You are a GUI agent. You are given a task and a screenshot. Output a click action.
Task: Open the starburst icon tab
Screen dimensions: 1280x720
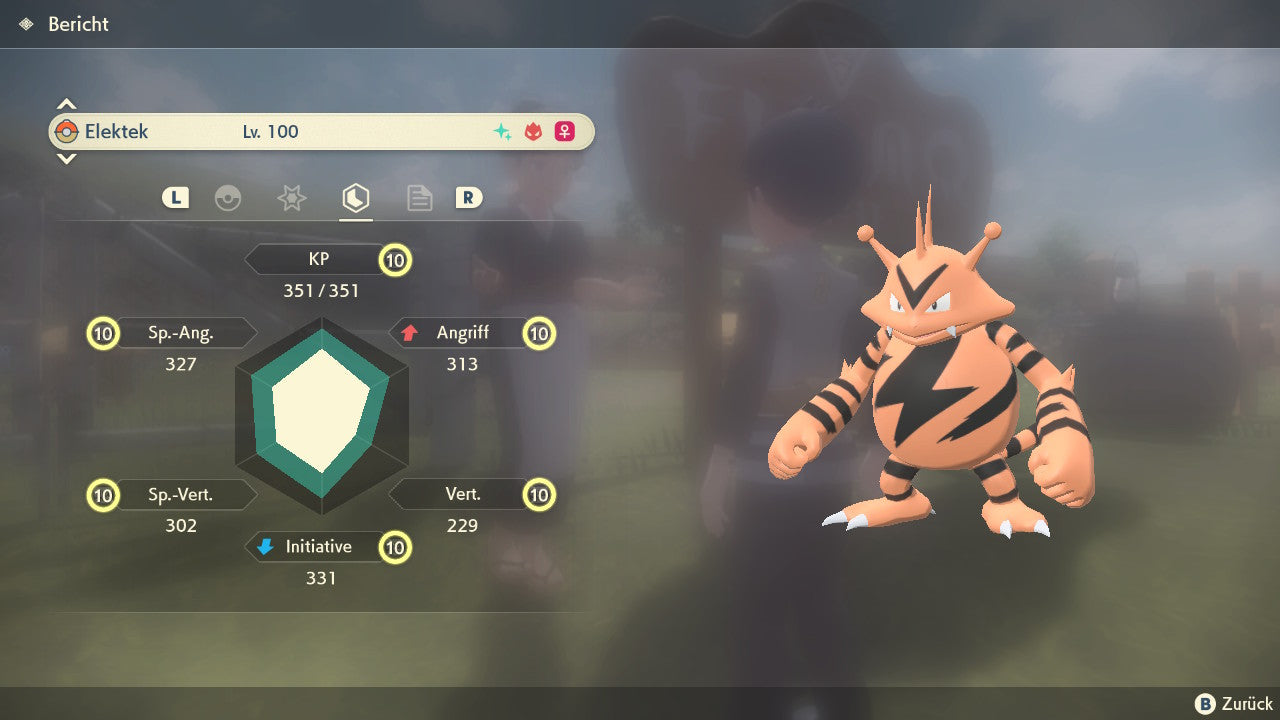click(291, 198)
